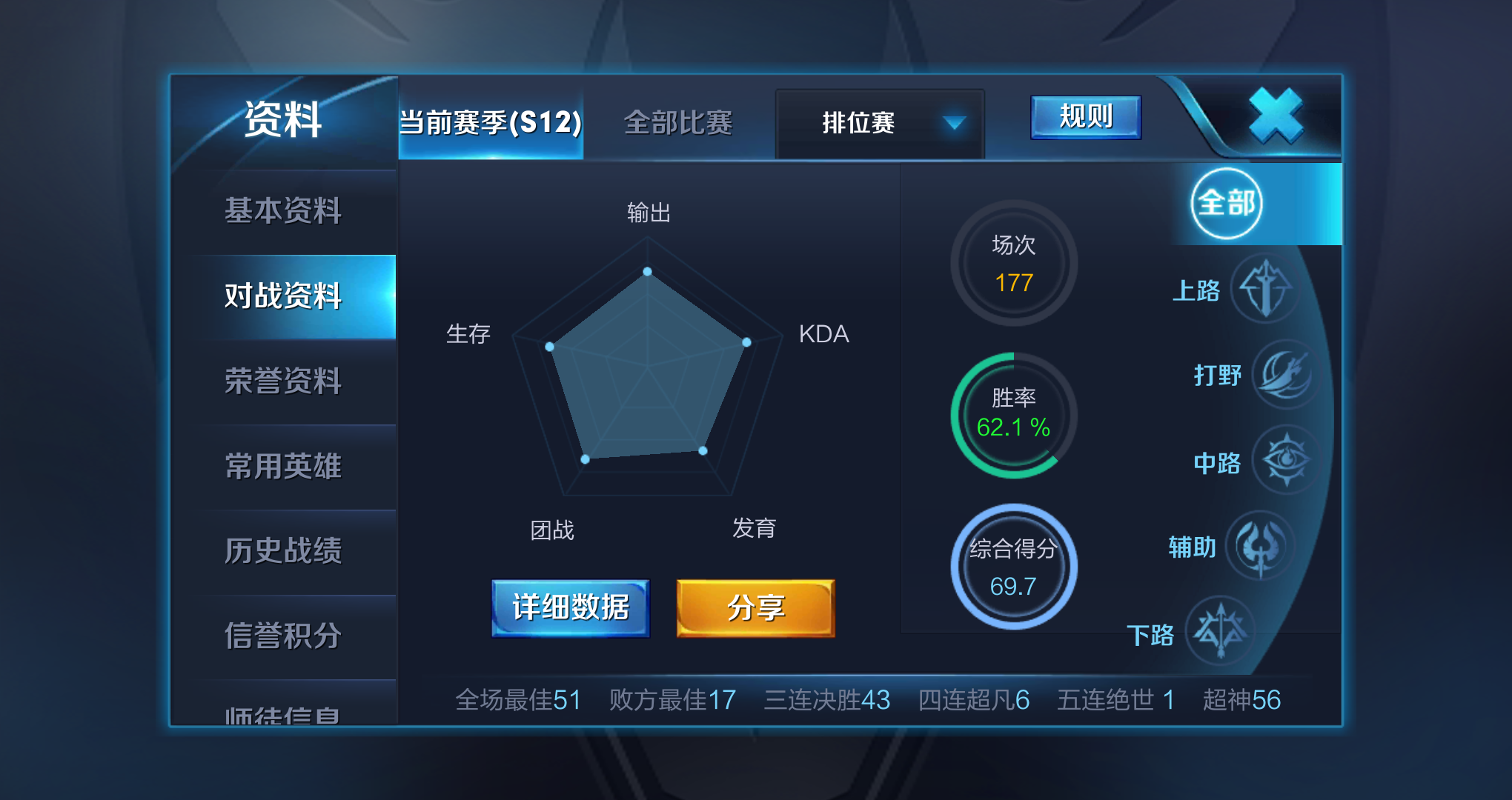View the 信誉积分 credit score

(283, 636)
